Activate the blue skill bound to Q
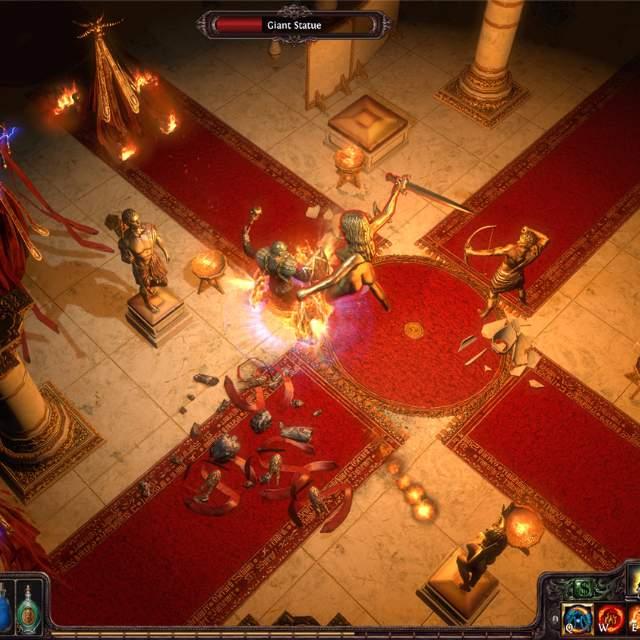This screenshot has width=640, height=640. (577, 619)
